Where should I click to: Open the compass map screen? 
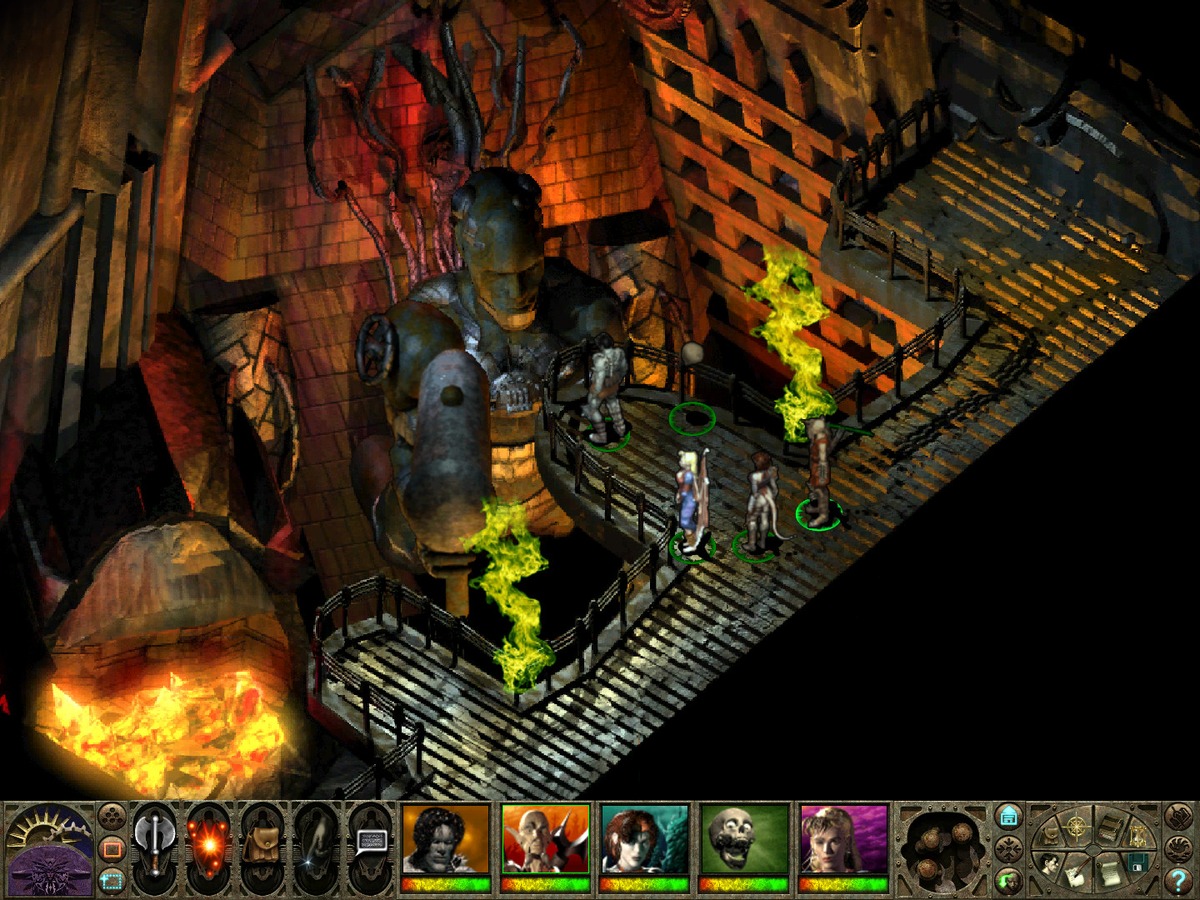click(x=1077, y=826)
